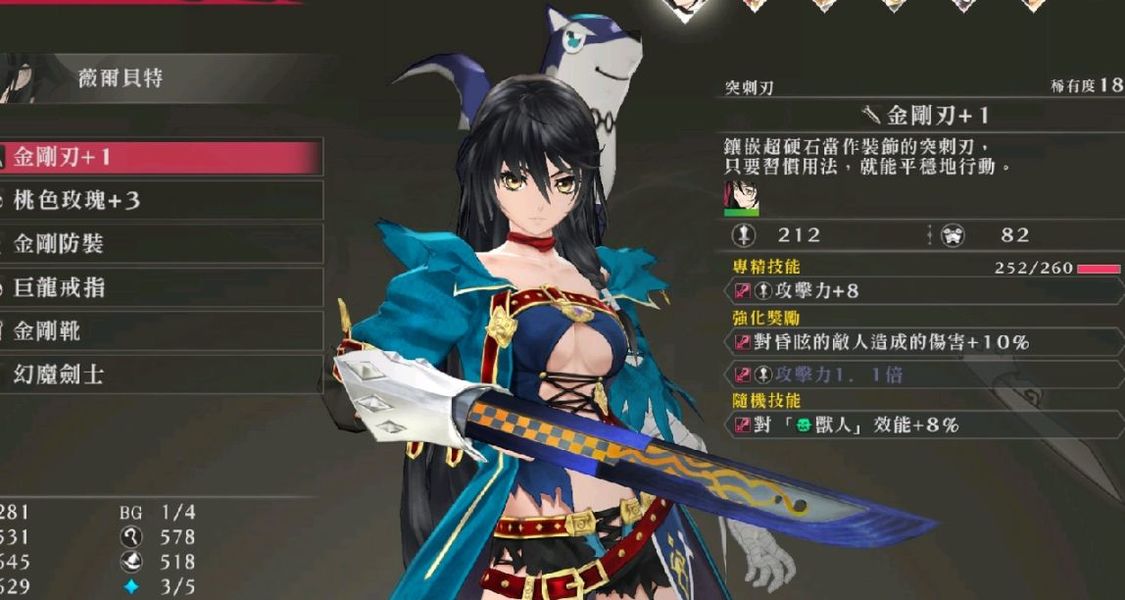Viewport: 1125px width, 600px height.
Task: Select the 金剛刃+1 weapon entry
Action: [x=160, y=157]
